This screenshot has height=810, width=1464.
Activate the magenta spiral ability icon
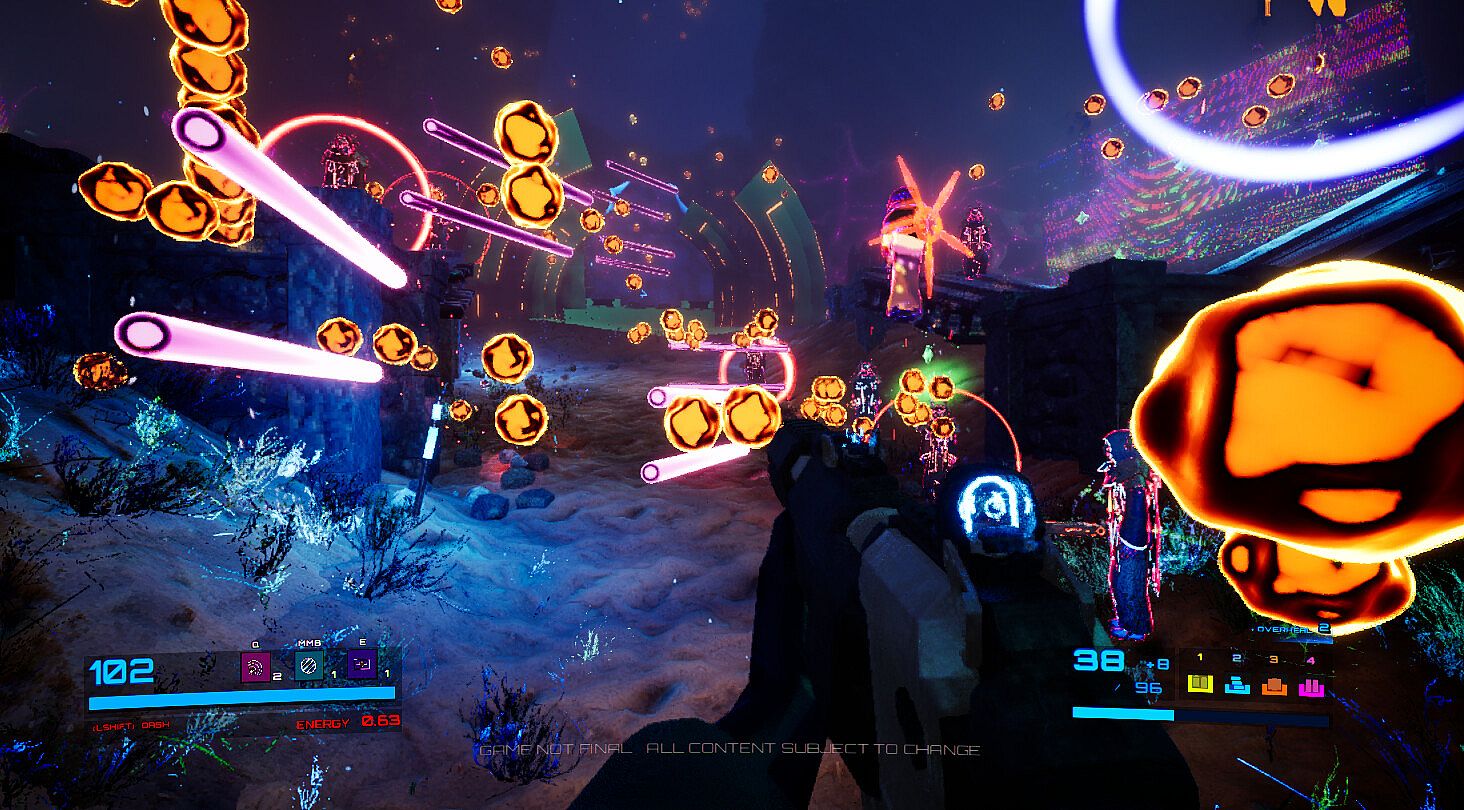256,666
